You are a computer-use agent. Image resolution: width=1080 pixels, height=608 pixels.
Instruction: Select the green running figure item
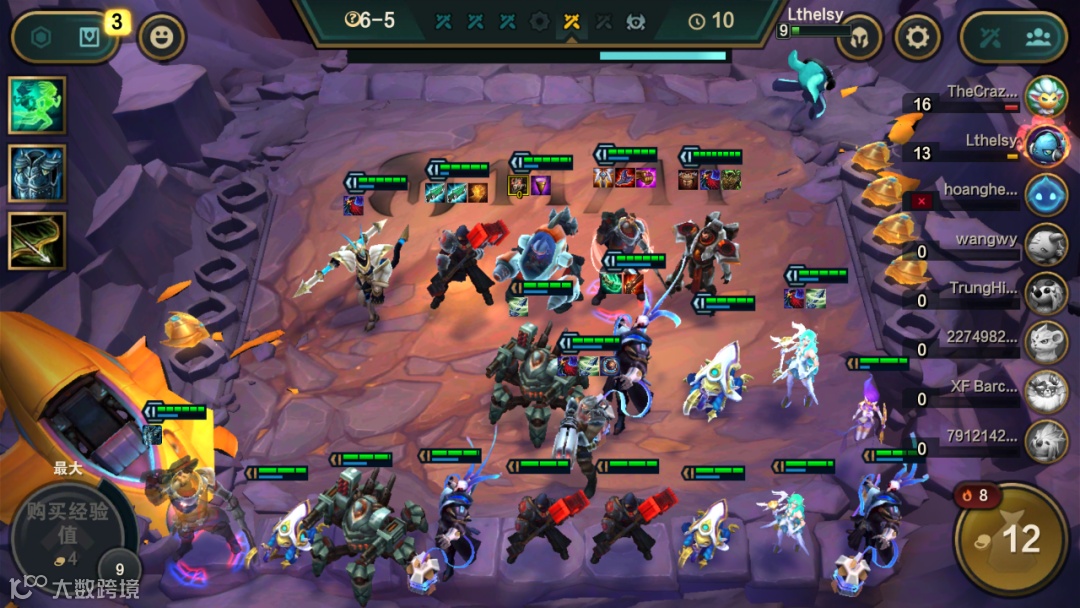(x=37, y=105)
